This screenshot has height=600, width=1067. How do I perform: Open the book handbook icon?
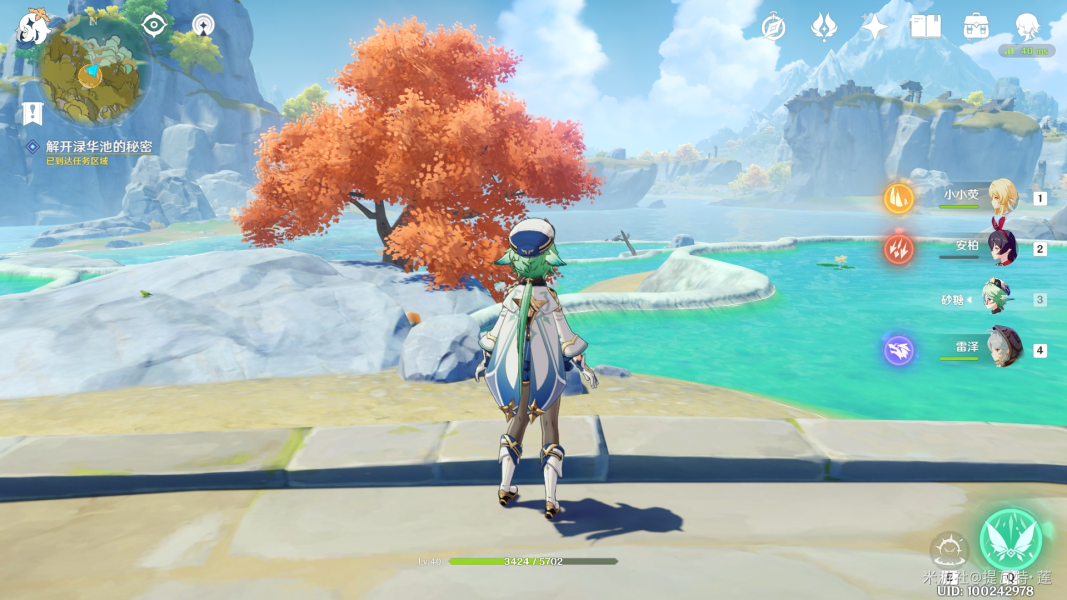(x=926, y=27)
